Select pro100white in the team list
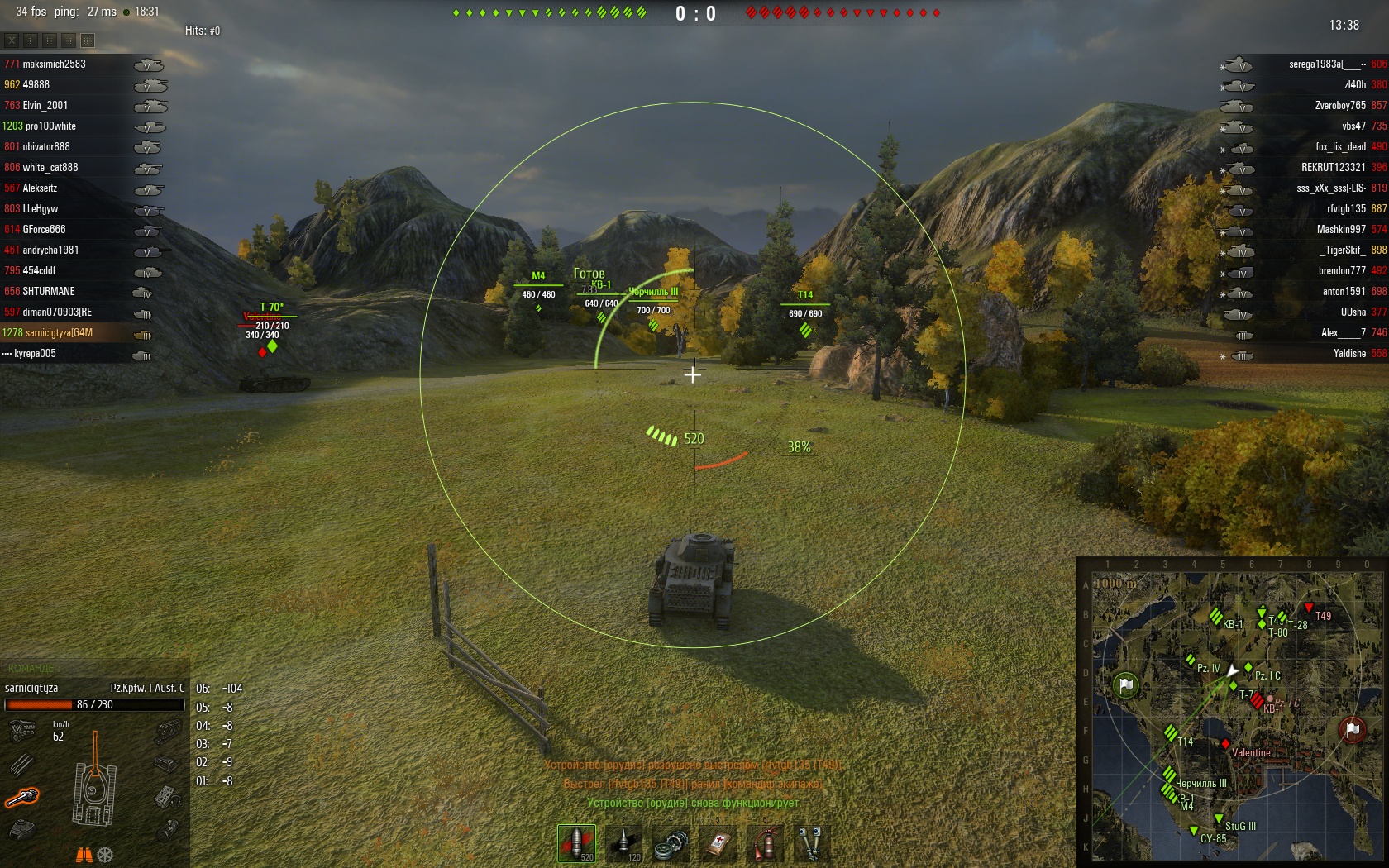Image resolution: width=1389 pixels, height=868 pixels. pyautogui.click(x=50, y=126)
